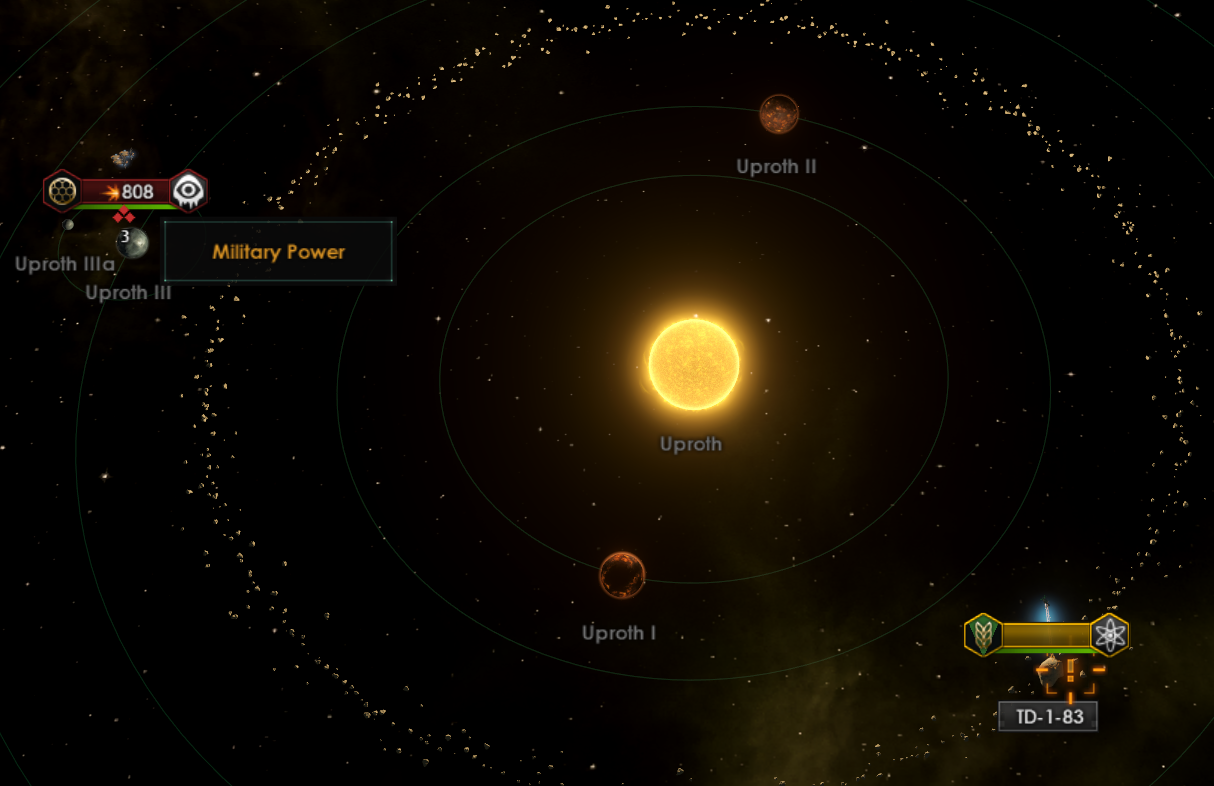1214x786 pixels.
Task: Select the yellow-framed science ship fleet plate
Action: (1045, 635)
